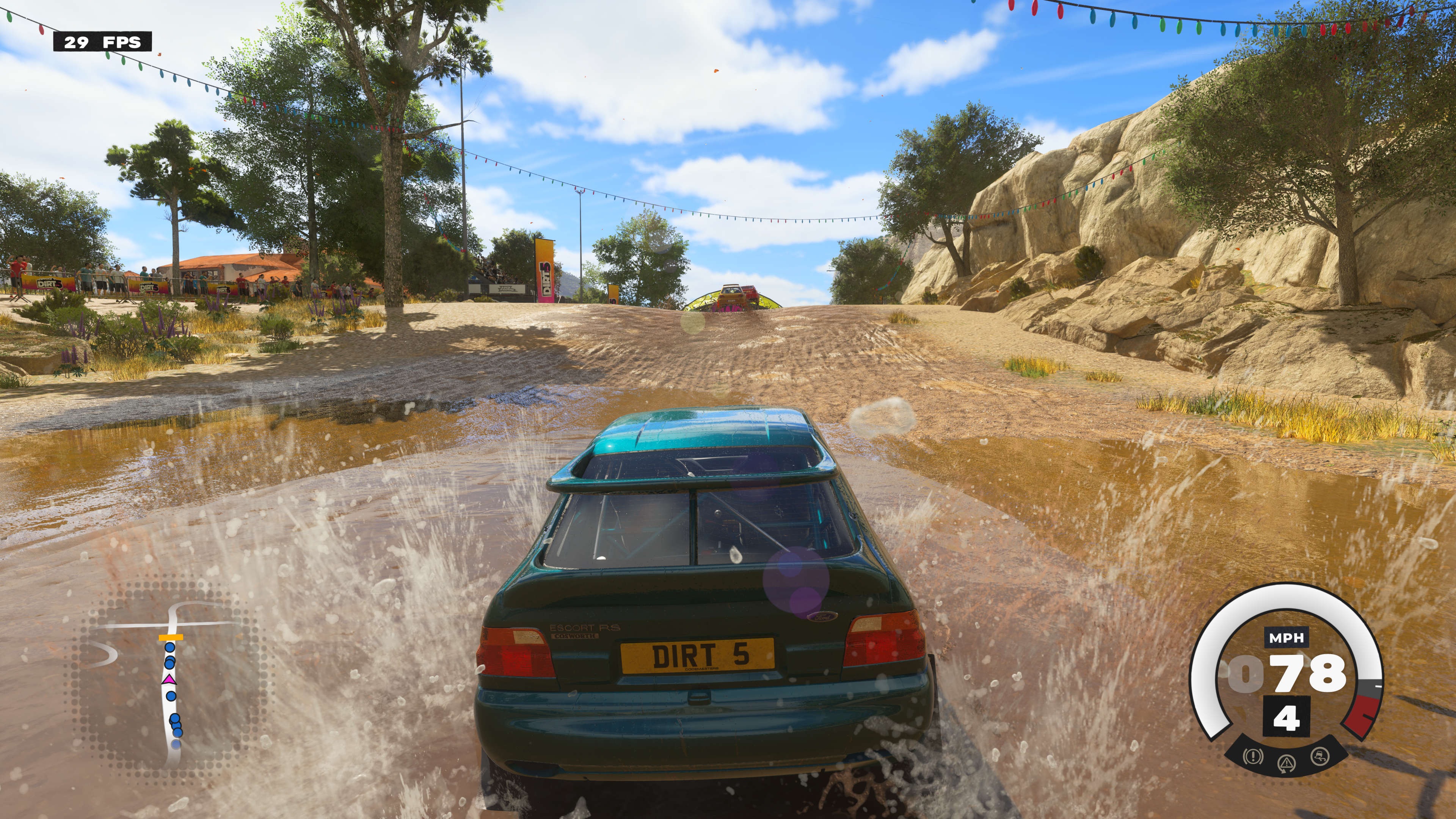
Task: Toggle the traction control skidding car icon
Action: (x=1320, y=756)
